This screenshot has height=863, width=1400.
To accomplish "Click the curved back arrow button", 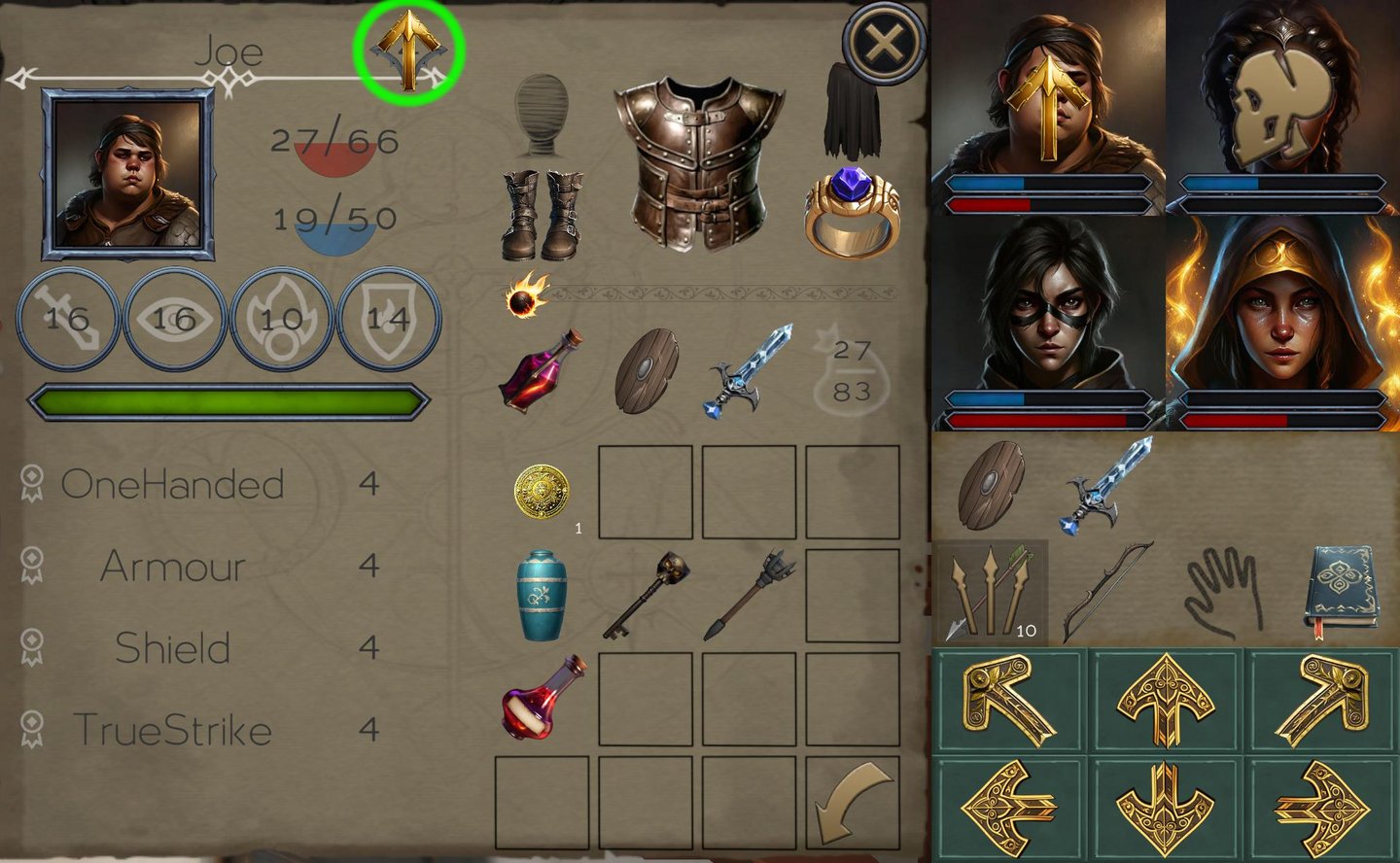I will (853, 803).
